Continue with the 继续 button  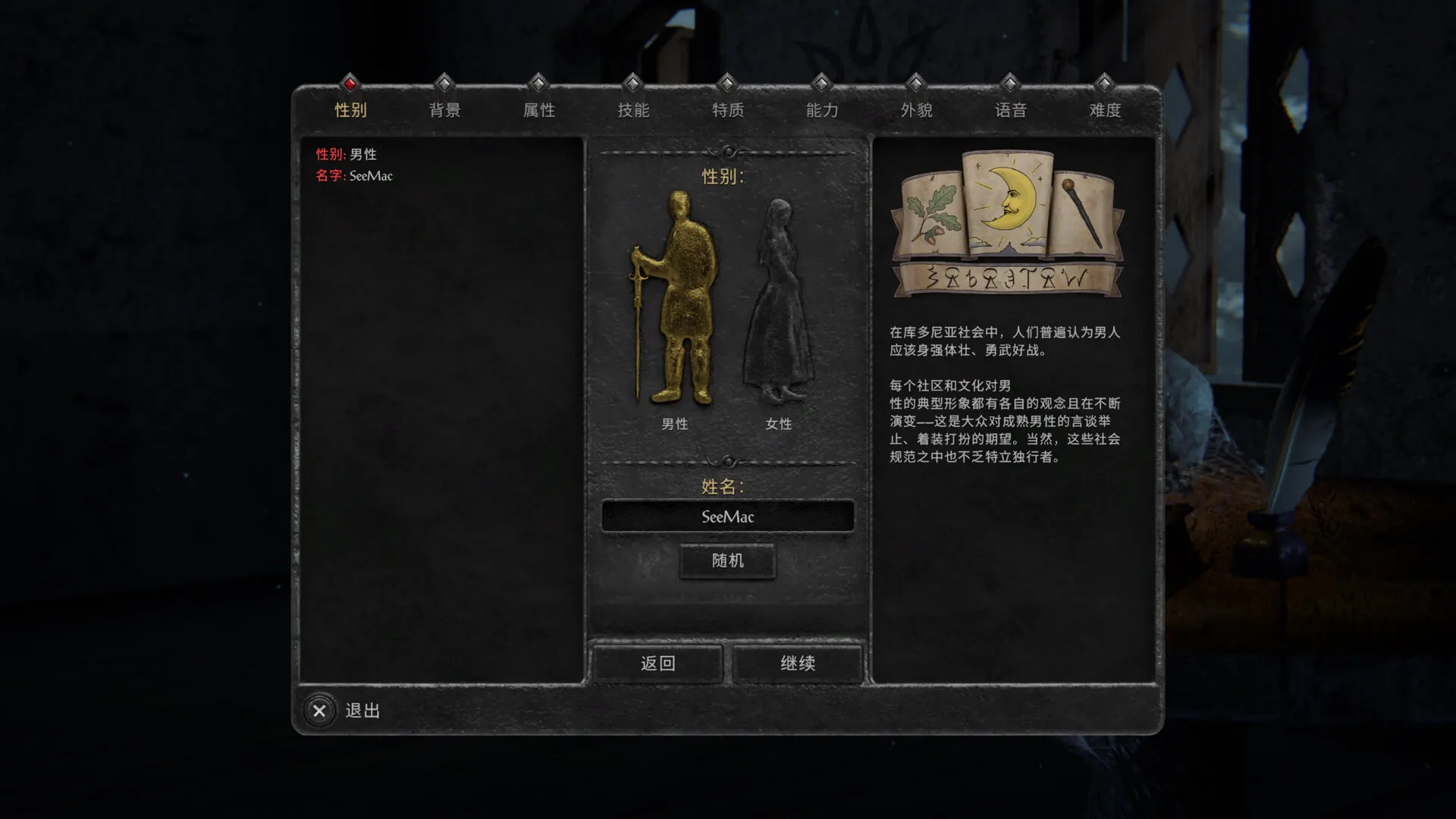pos(798,664)
